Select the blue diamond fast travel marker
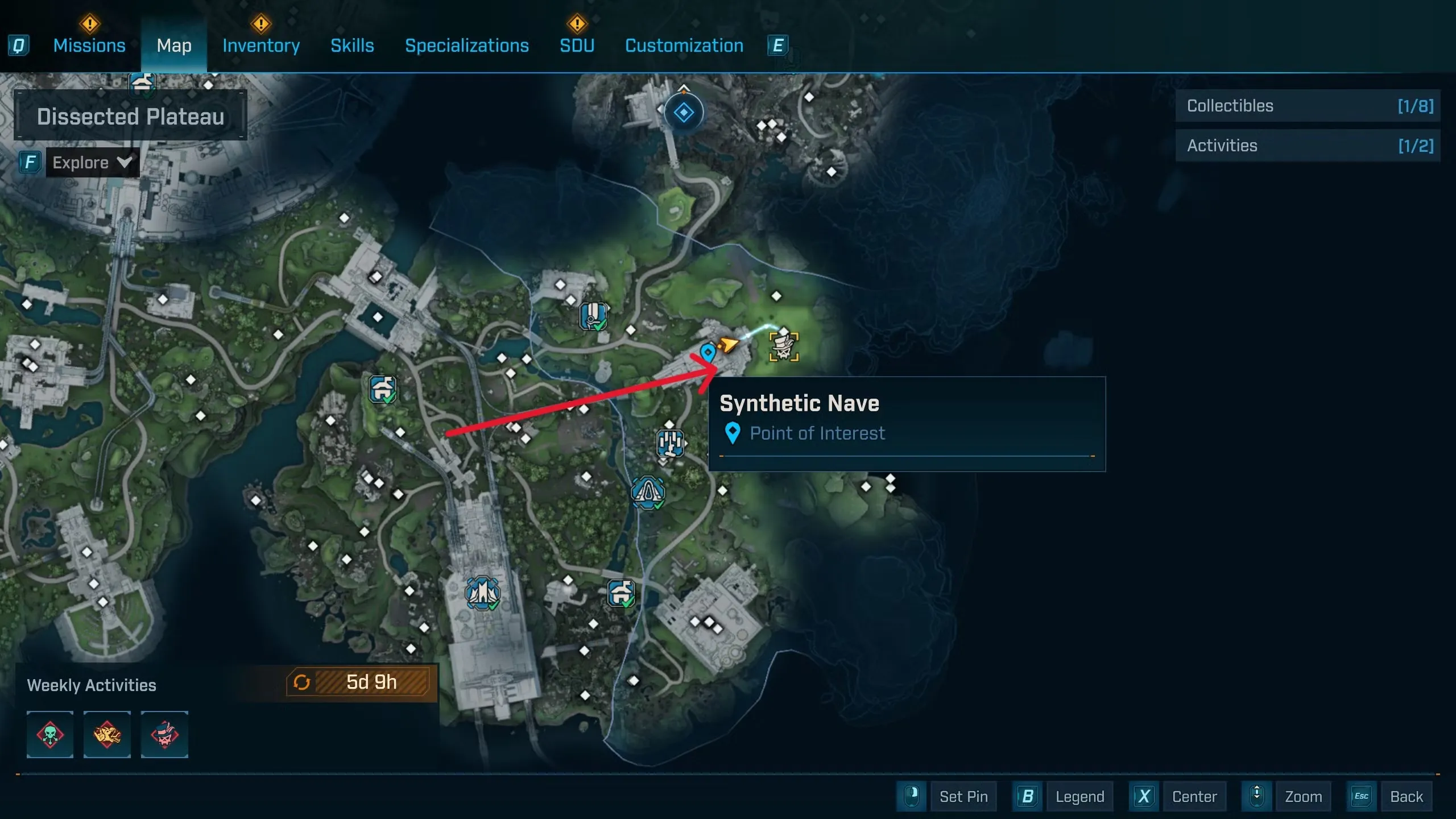Screen dimensions: 1456x819 point(684,113)
